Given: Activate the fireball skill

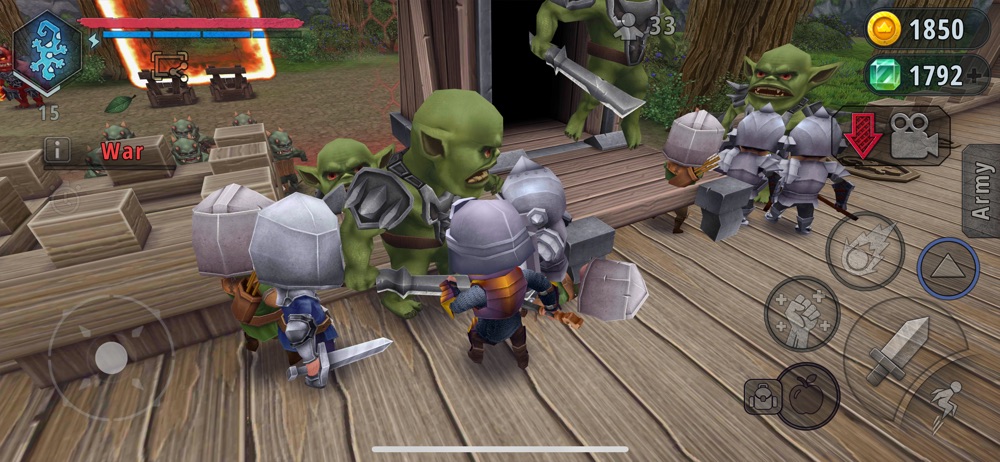Looking at the screenshot, I should [865, 250].
